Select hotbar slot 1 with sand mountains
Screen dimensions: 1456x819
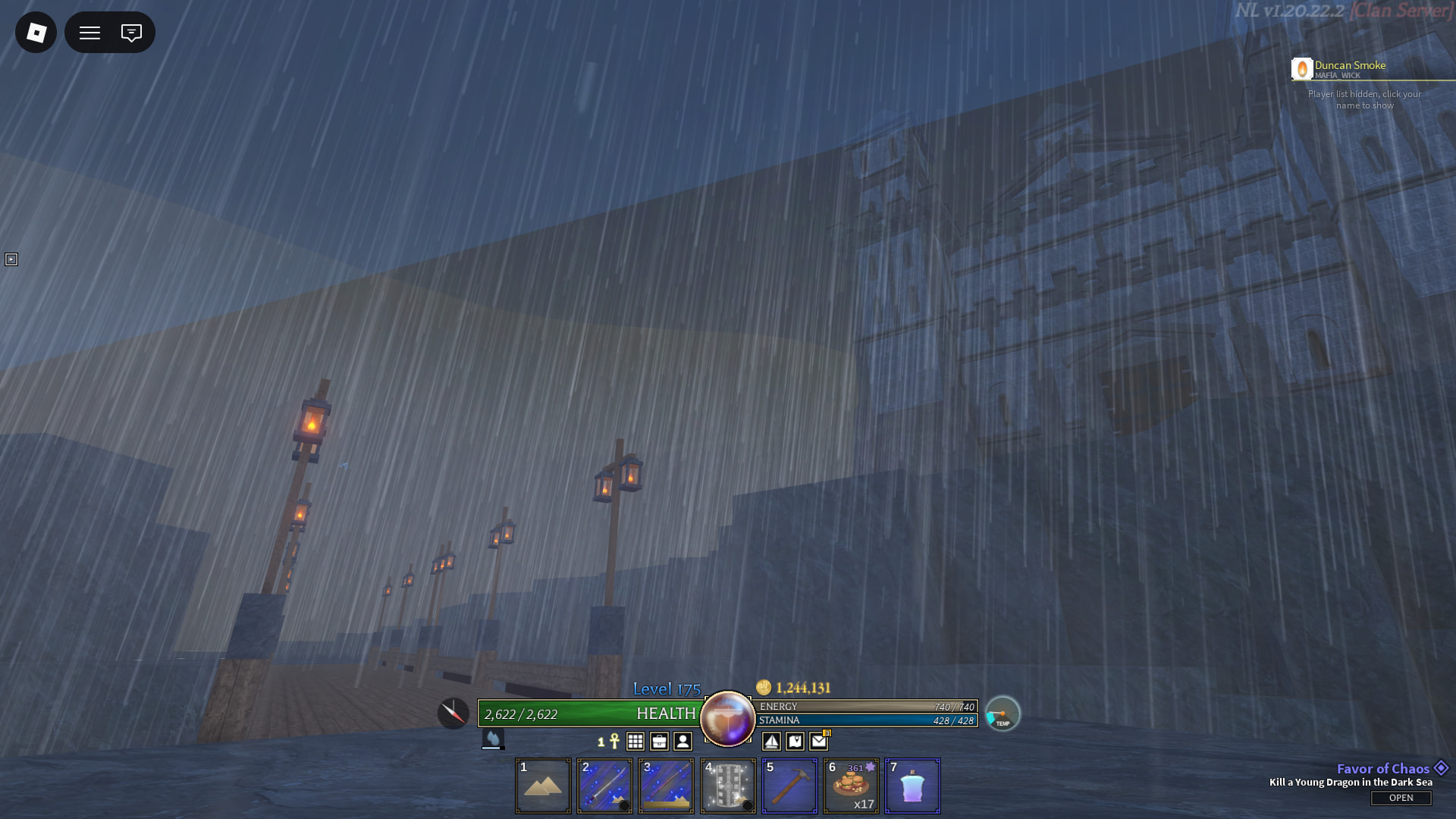click(x=543, y=786)
